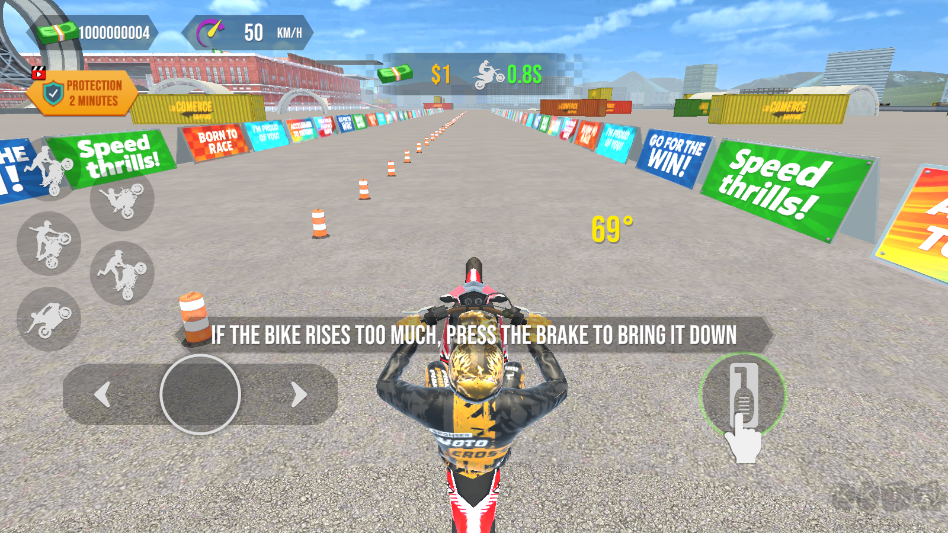948x533 pixels.
Task: Tap the brake pedal button
Action: 742,395
